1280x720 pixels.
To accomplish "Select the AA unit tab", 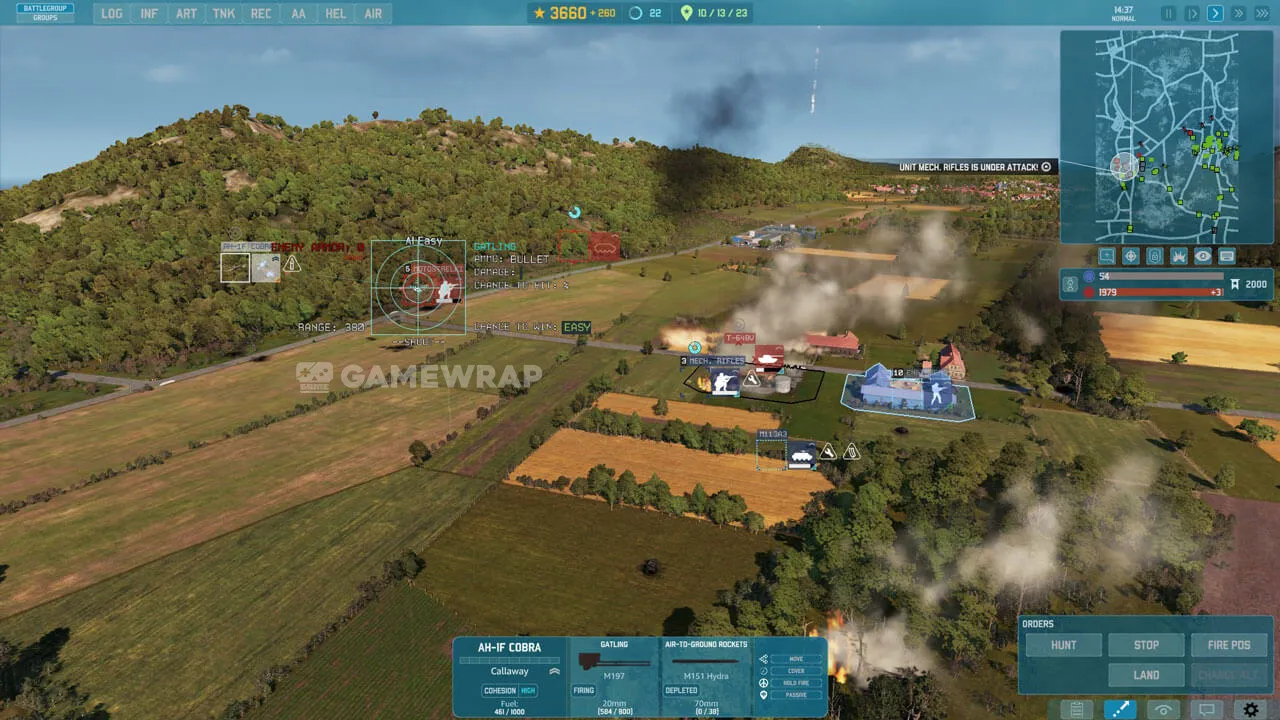I will click(298, 14).
